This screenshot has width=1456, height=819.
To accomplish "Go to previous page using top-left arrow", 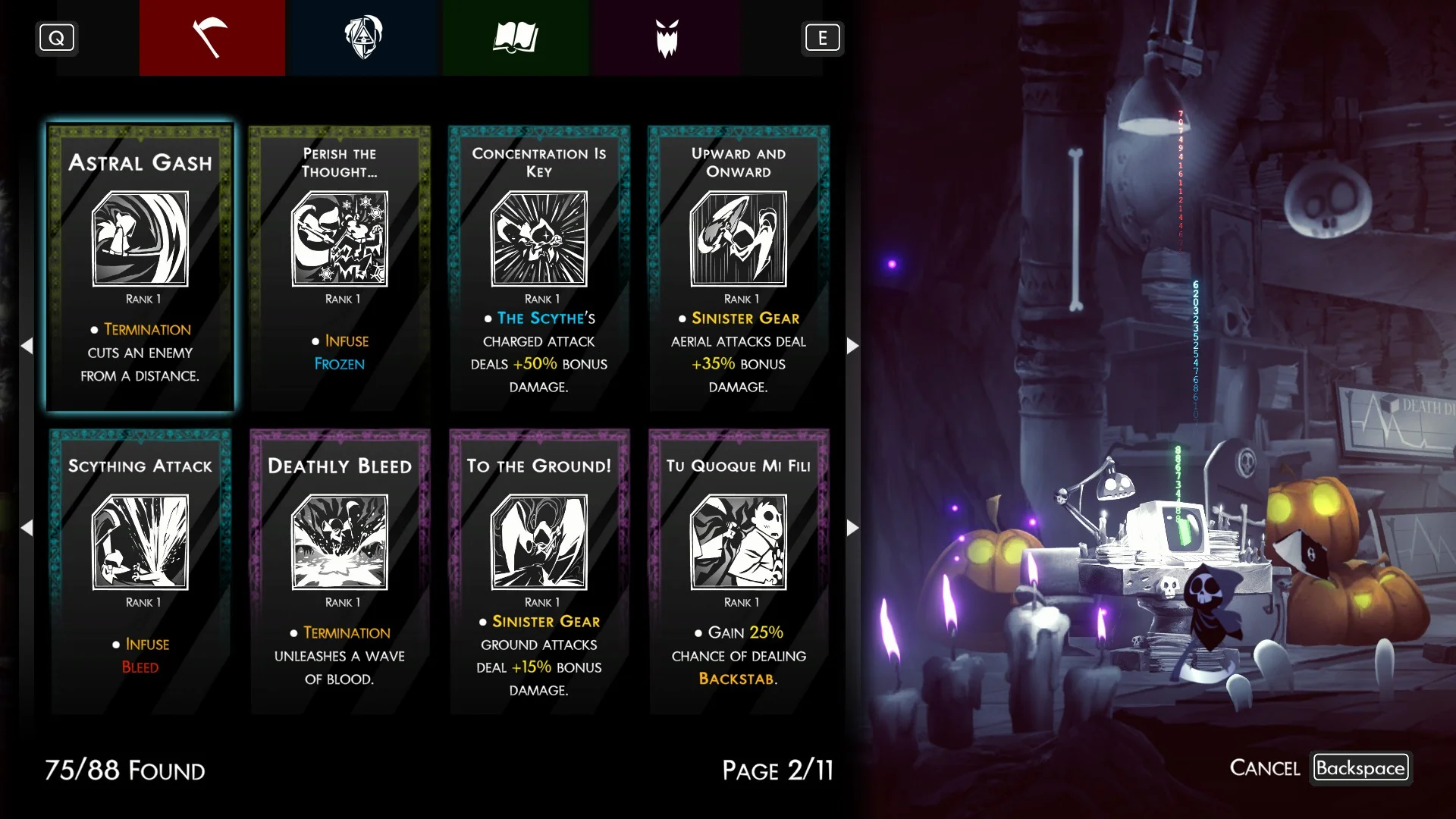I will click(x=27, y=346).
